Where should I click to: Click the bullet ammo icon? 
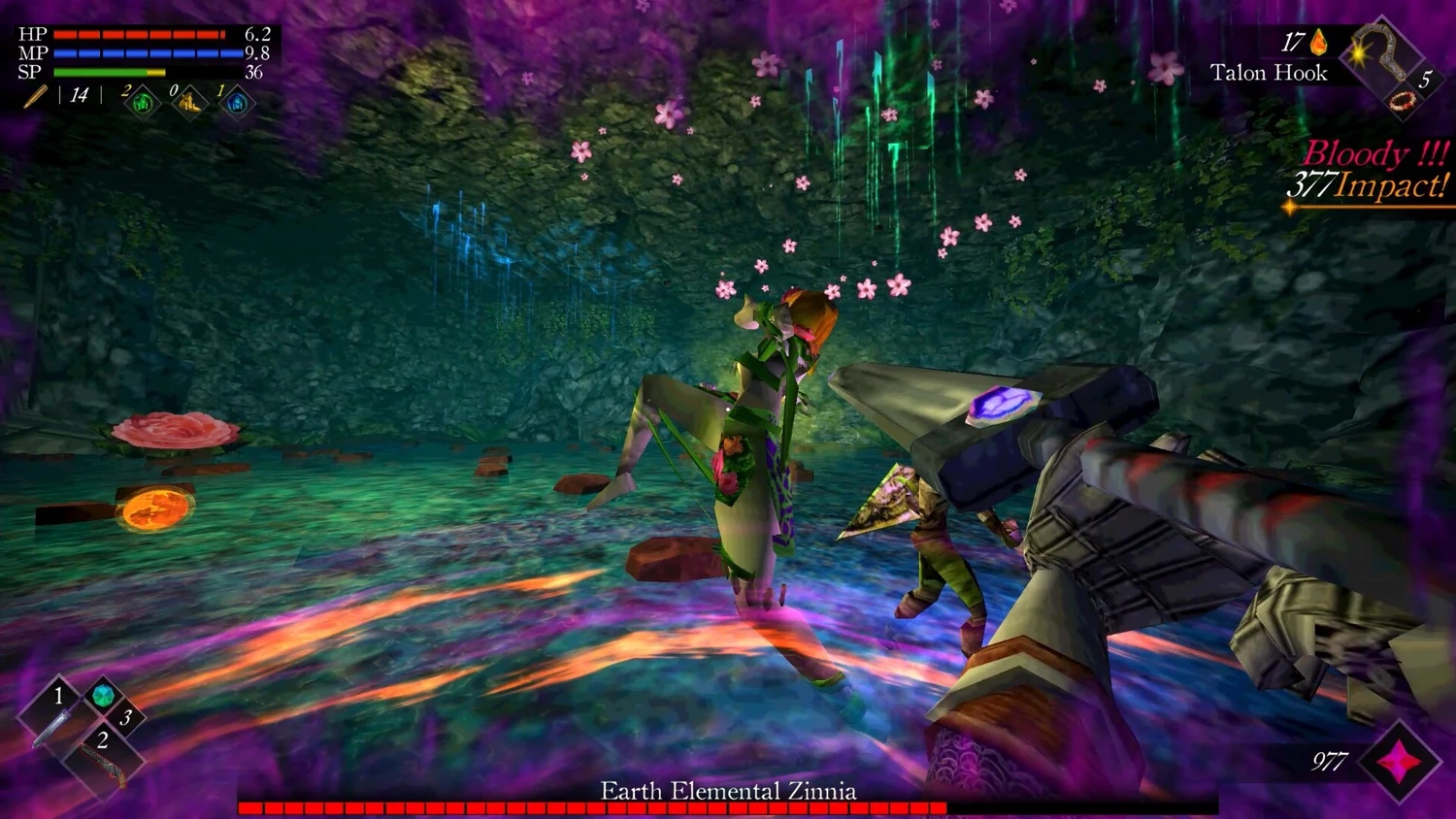click(x=36, y=96)
